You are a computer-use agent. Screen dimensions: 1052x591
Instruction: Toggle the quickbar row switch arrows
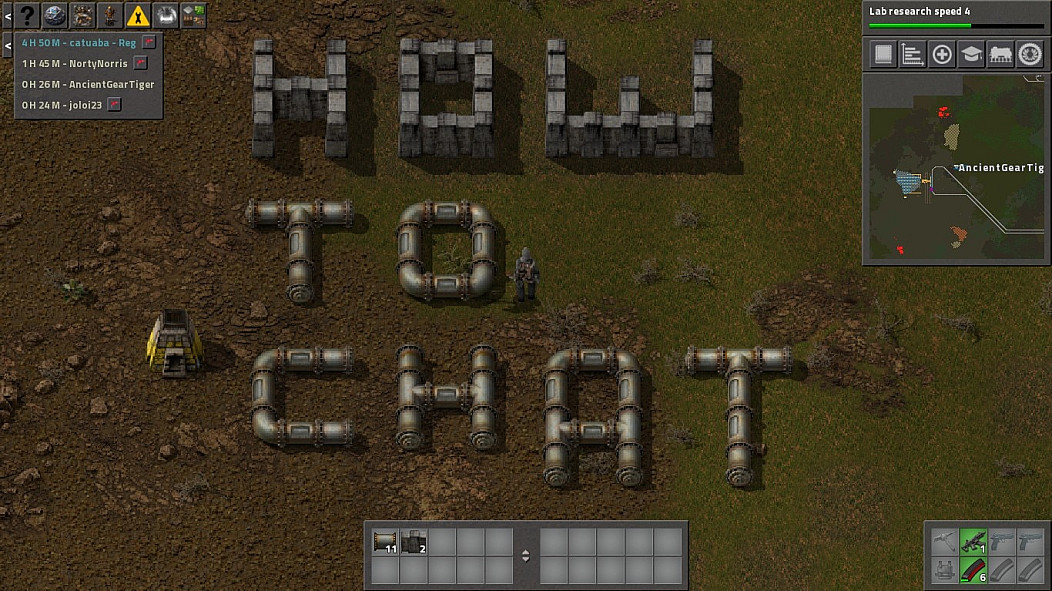tap(526, 556)
